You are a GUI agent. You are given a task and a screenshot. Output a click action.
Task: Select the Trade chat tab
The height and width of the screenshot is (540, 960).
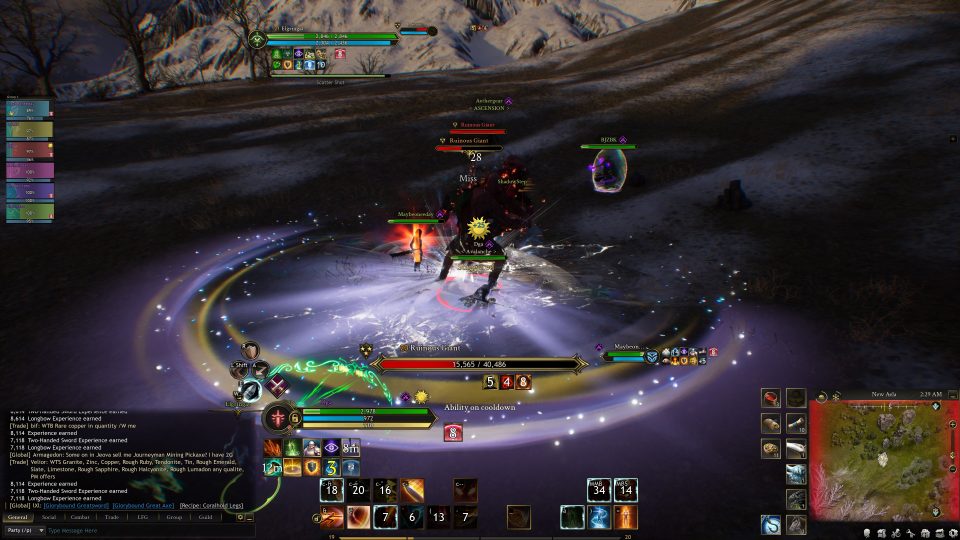click(111, 517)
